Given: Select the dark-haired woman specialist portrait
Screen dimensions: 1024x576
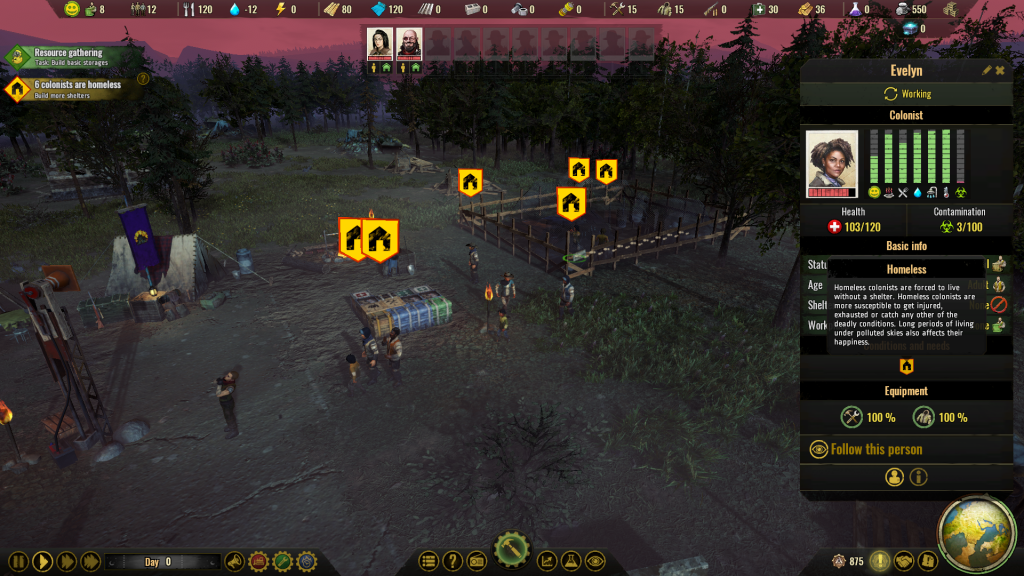Looking at the screenshot, I should coord(380,43).
